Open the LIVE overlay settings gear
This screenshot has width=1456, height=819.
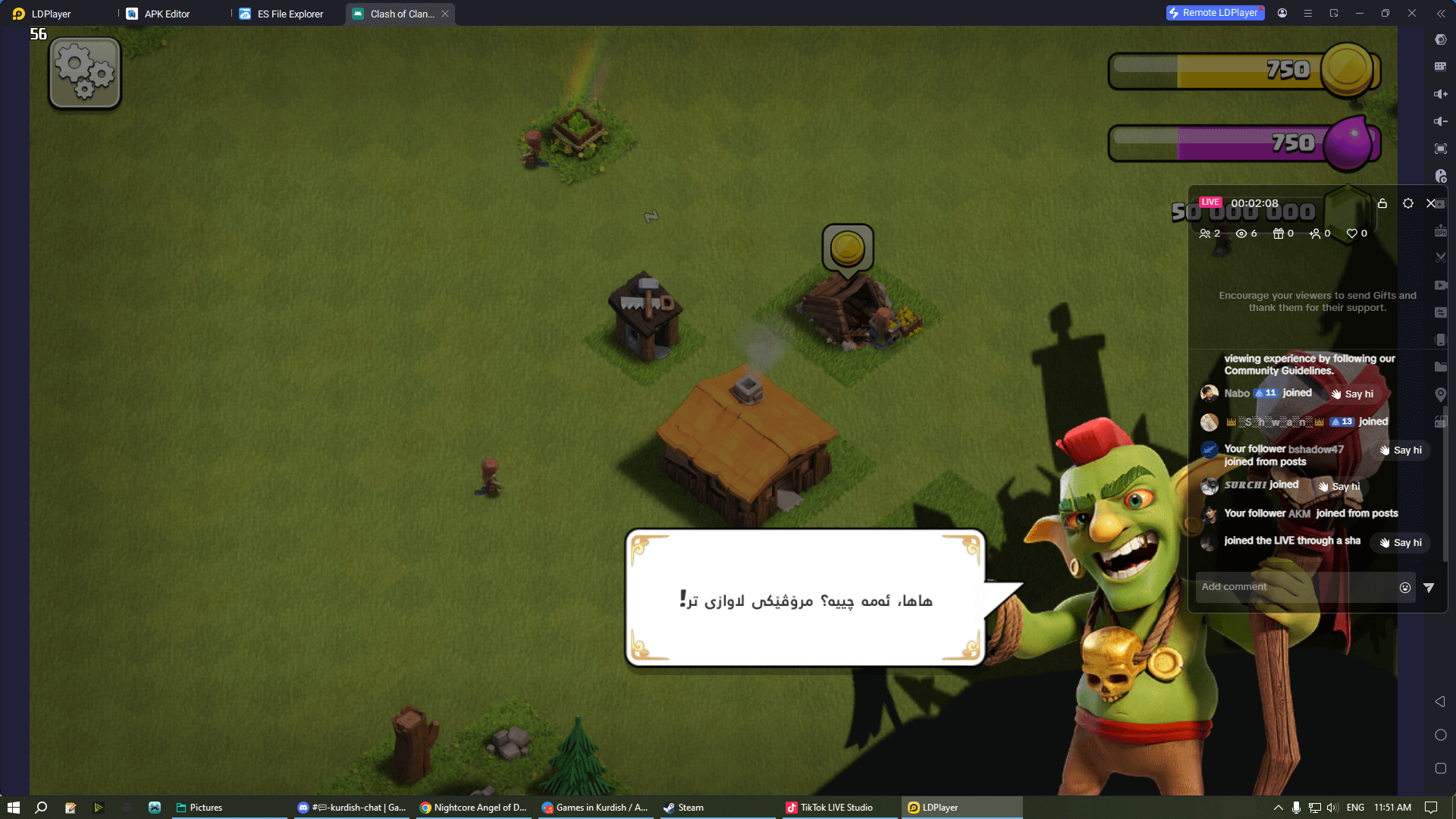[1408, 203]
